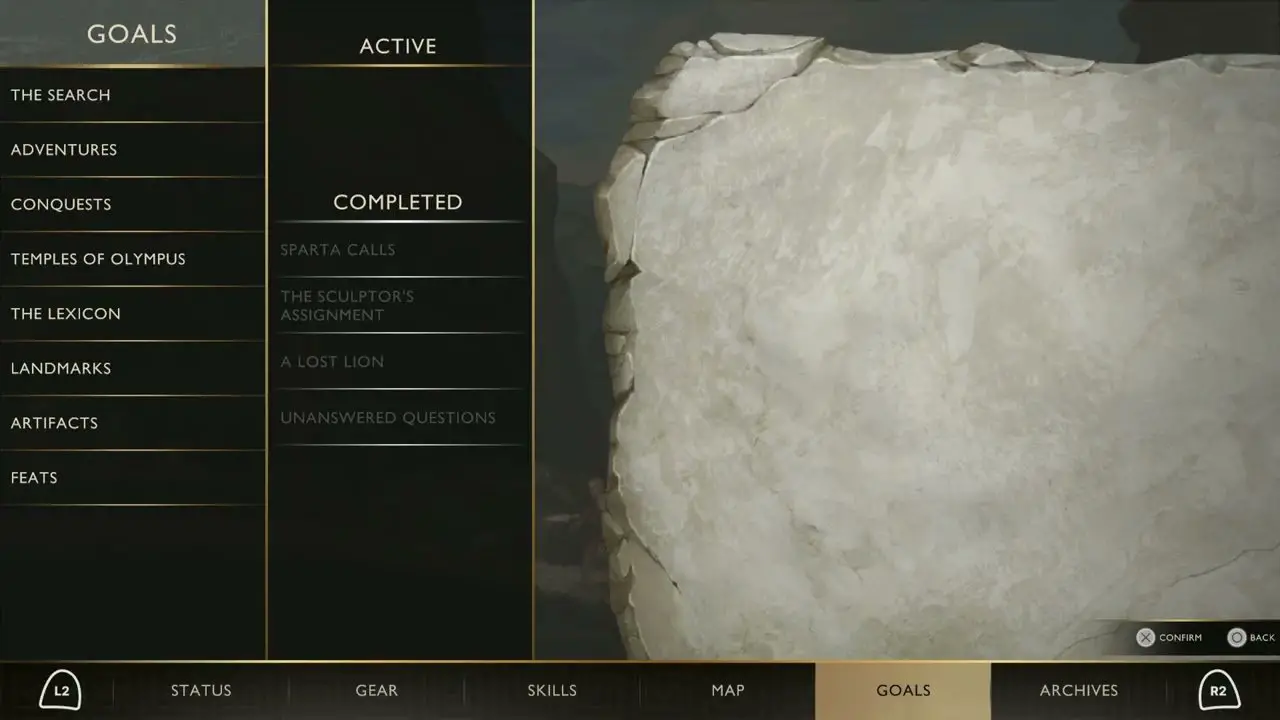Switch to the Status tab
The image size is (1280, 720).
pyautogui.click(x=201, y=690)
